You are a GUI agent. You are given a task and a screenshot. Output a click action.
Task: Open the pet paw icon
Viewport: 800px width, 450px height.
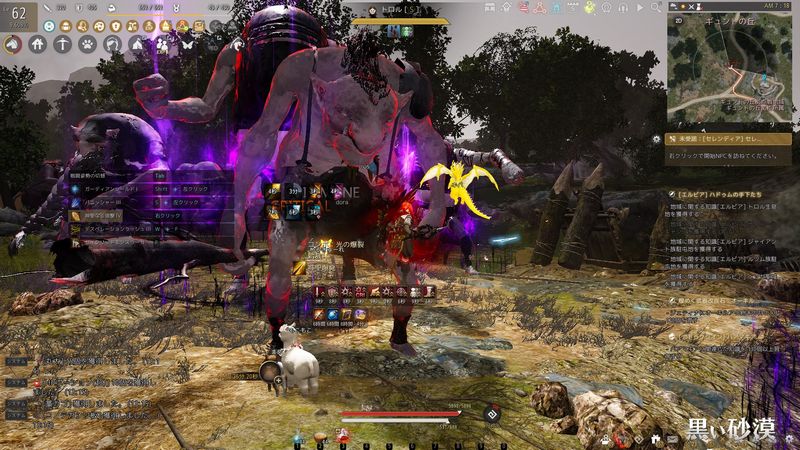pos(88,44)
